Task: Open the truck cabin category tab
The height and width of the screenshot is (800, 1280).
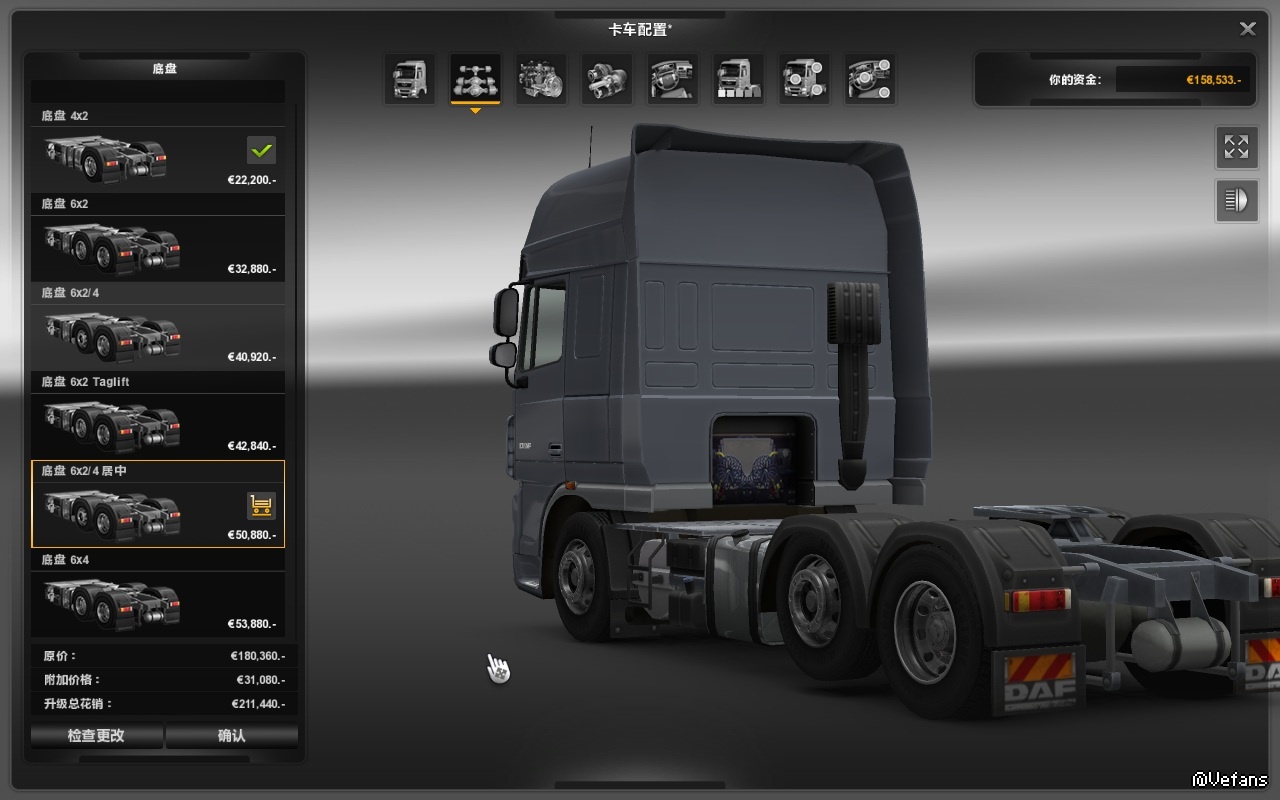Action: click(410, 79)
